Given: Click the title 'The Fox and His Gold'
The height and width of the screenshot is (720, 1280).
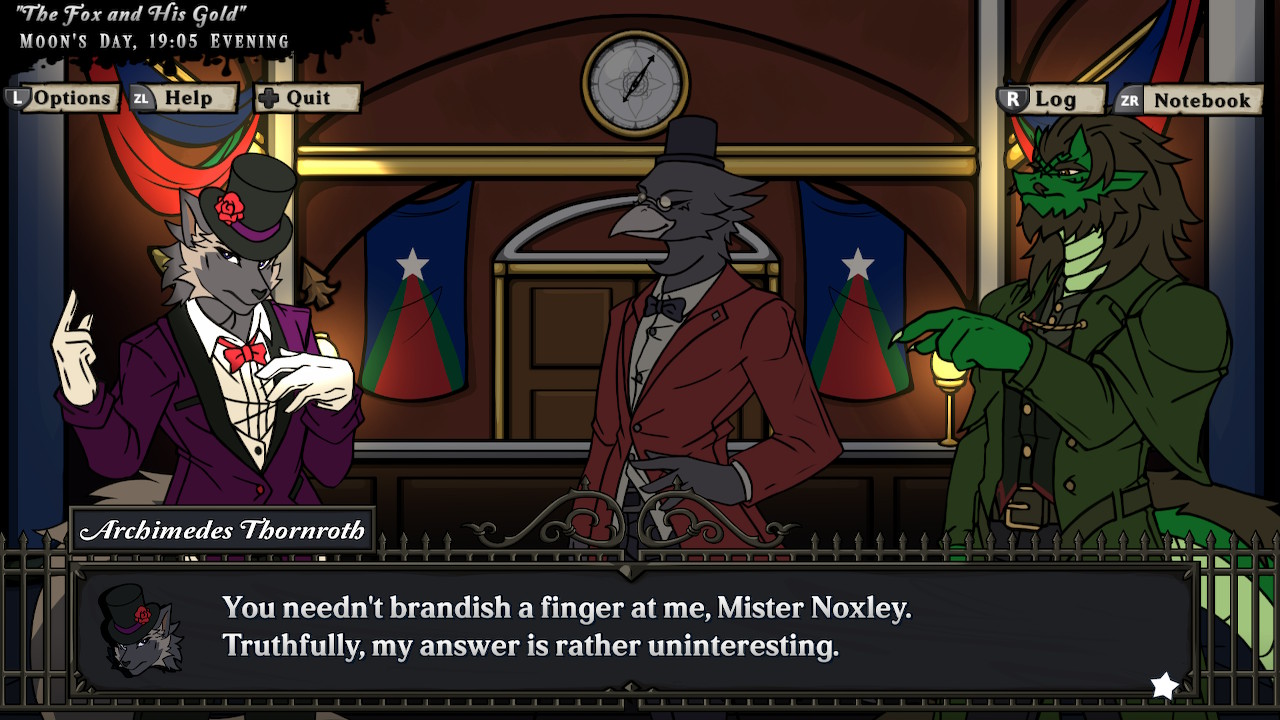Looking at the screenshot, I should point(130,14).
